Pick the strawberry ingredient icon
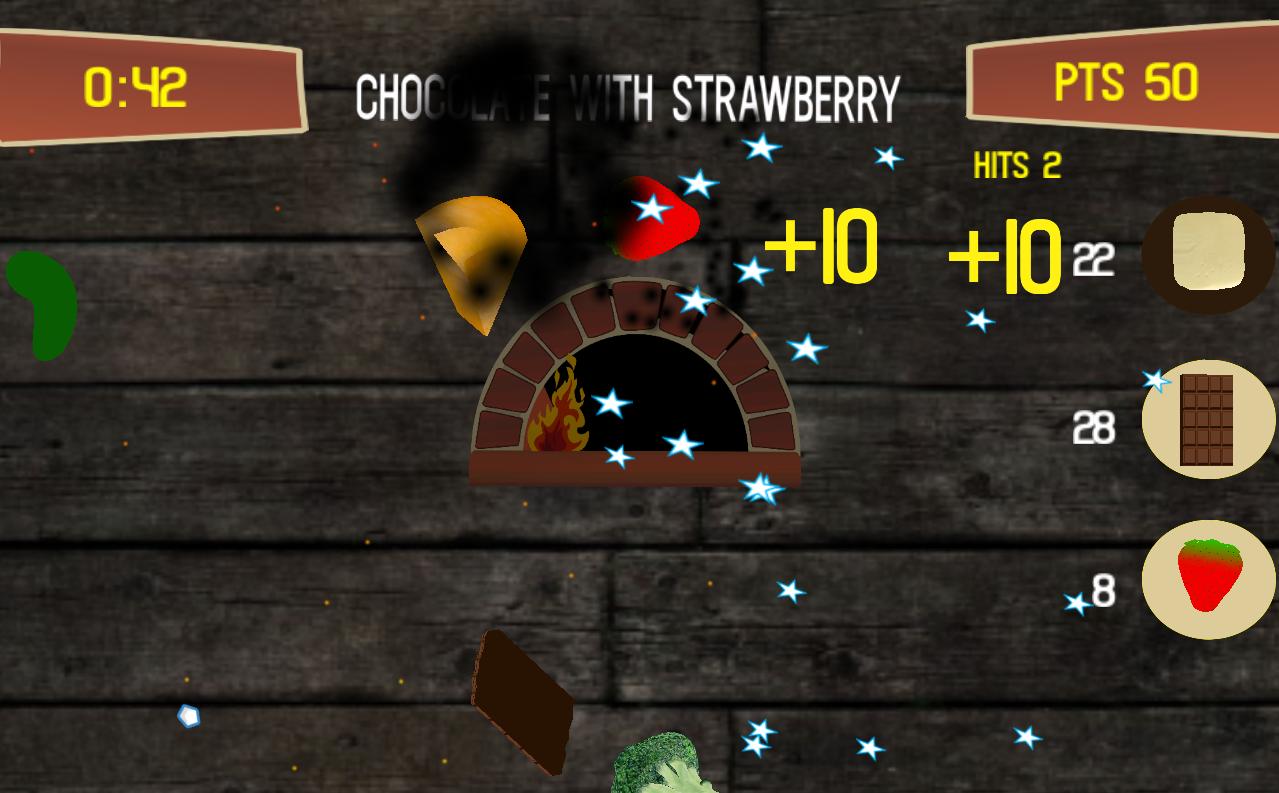Image resolution: width=1279 pixels, height=793 pixels. [1208, 578]
